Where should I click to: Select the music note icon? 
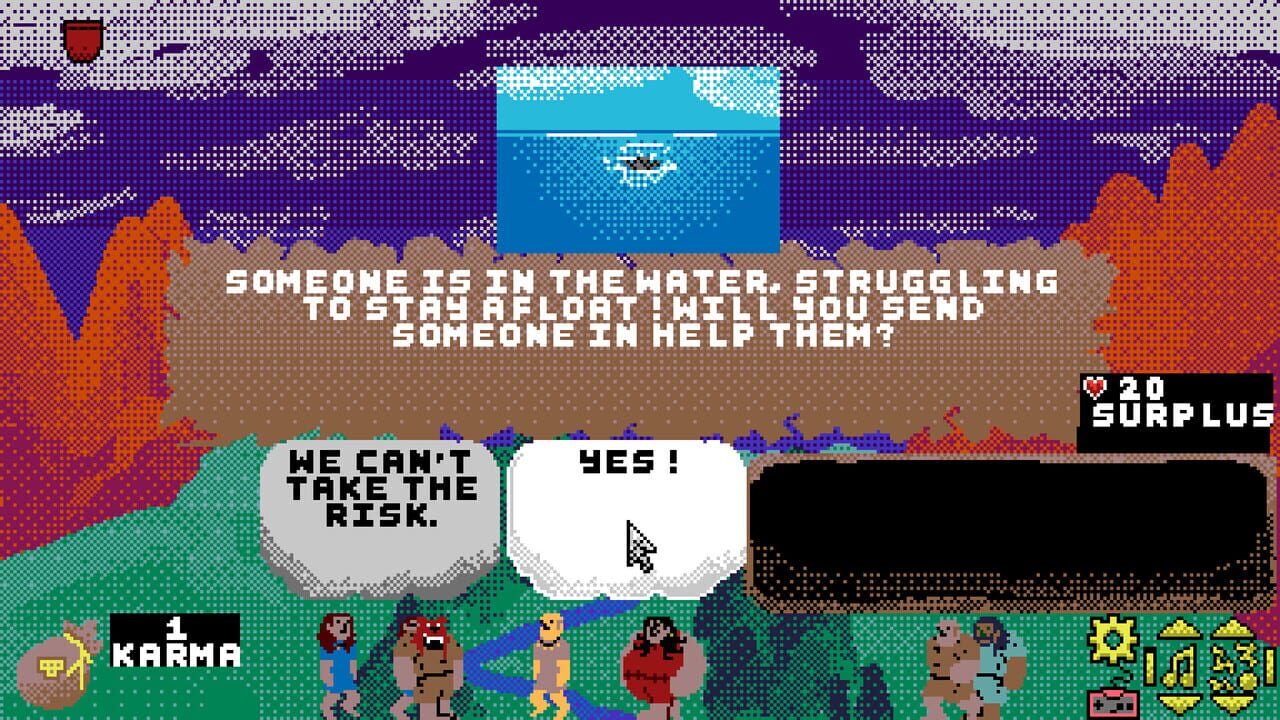[x=1178, y=665]
